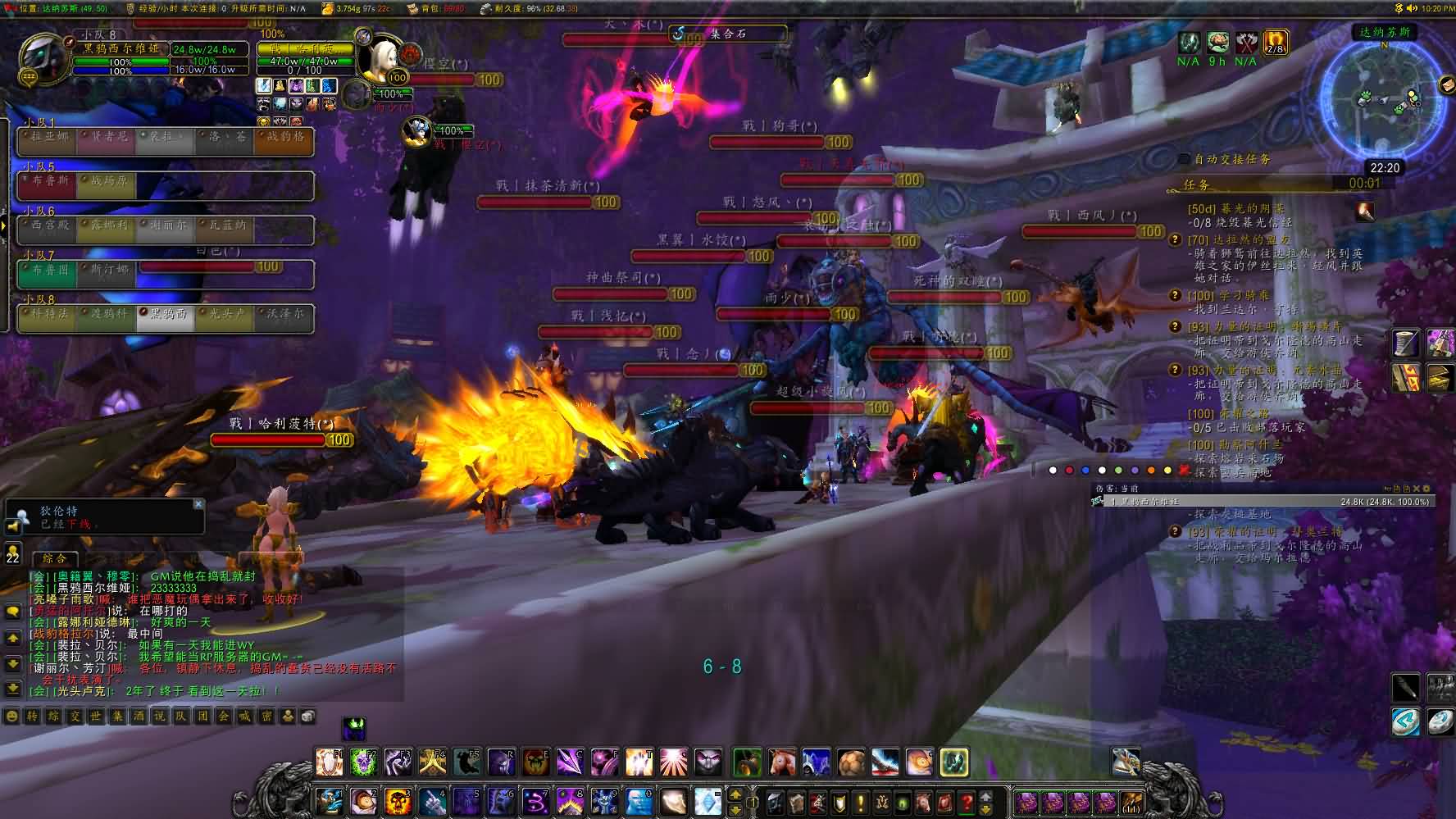The width and height of the screenshot is (1456, 819).
Task: Click the dice roll button on chat bar
Action: pyautogui.click(x=307, y=717)
